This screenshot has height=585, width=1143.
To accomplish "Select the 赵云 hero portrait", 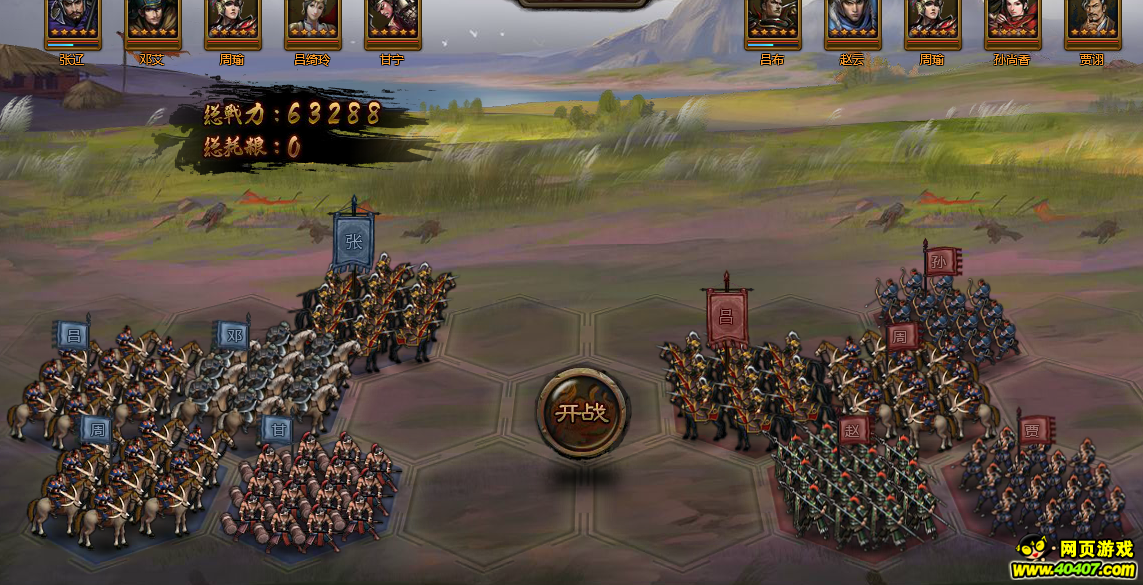I will [852, 20].
